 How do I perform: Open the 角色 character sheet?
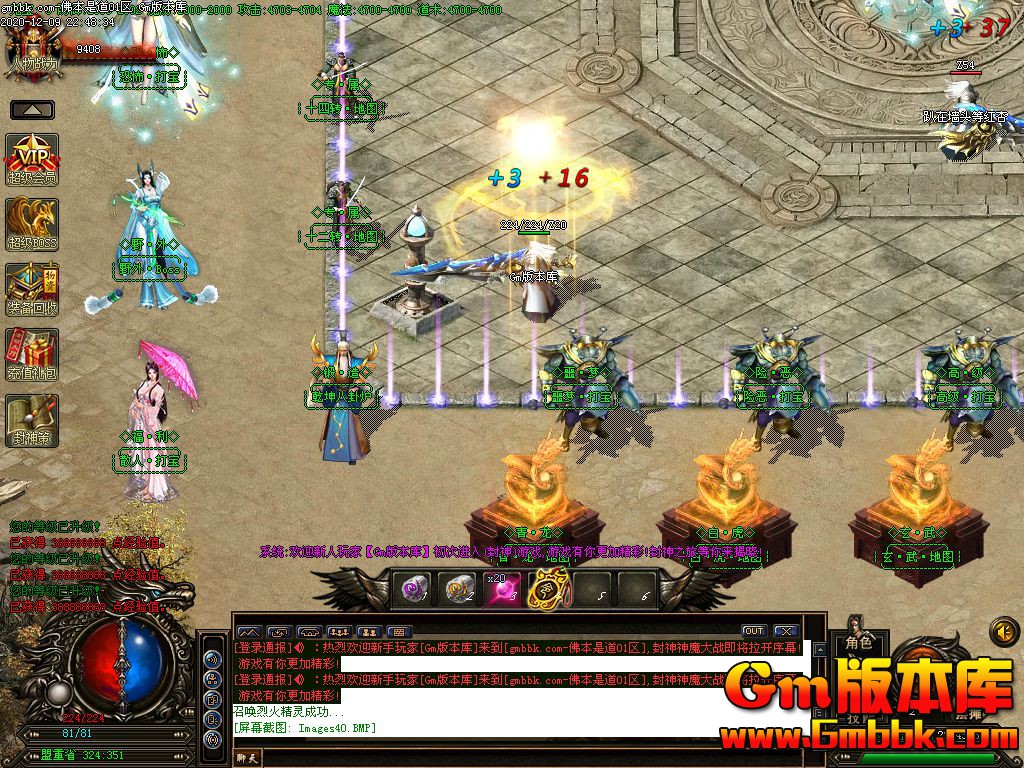(859, 643)
